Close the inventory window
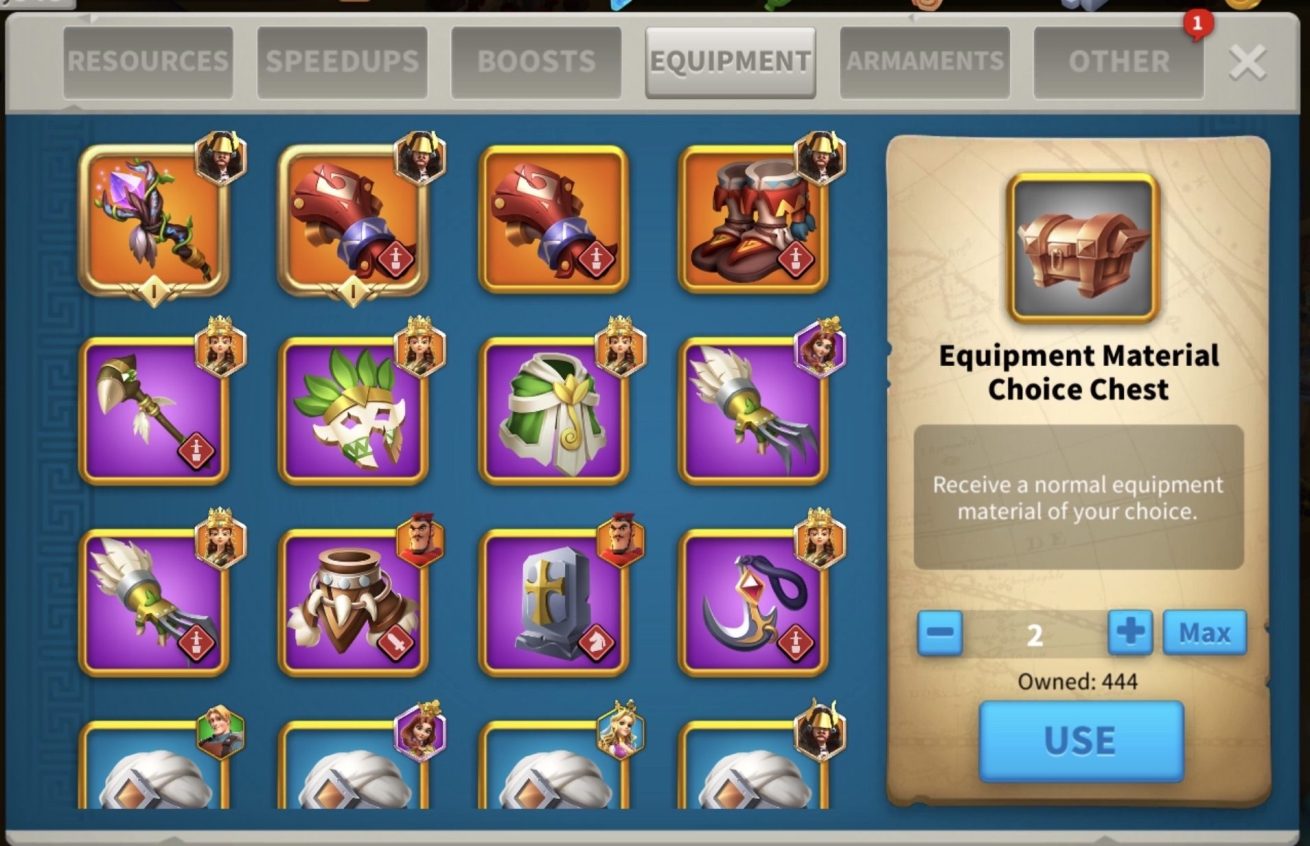The height and width of the screenshot is (846, 1310). pyautogui.click(x=1247, y=62)
